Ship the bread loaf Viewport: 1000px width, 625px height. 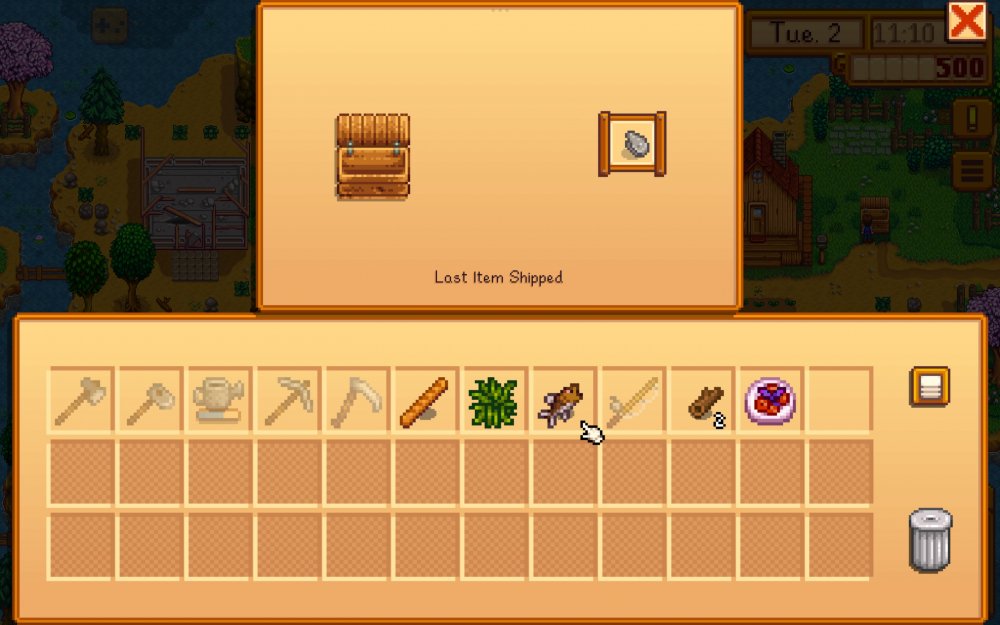[426, 400]
